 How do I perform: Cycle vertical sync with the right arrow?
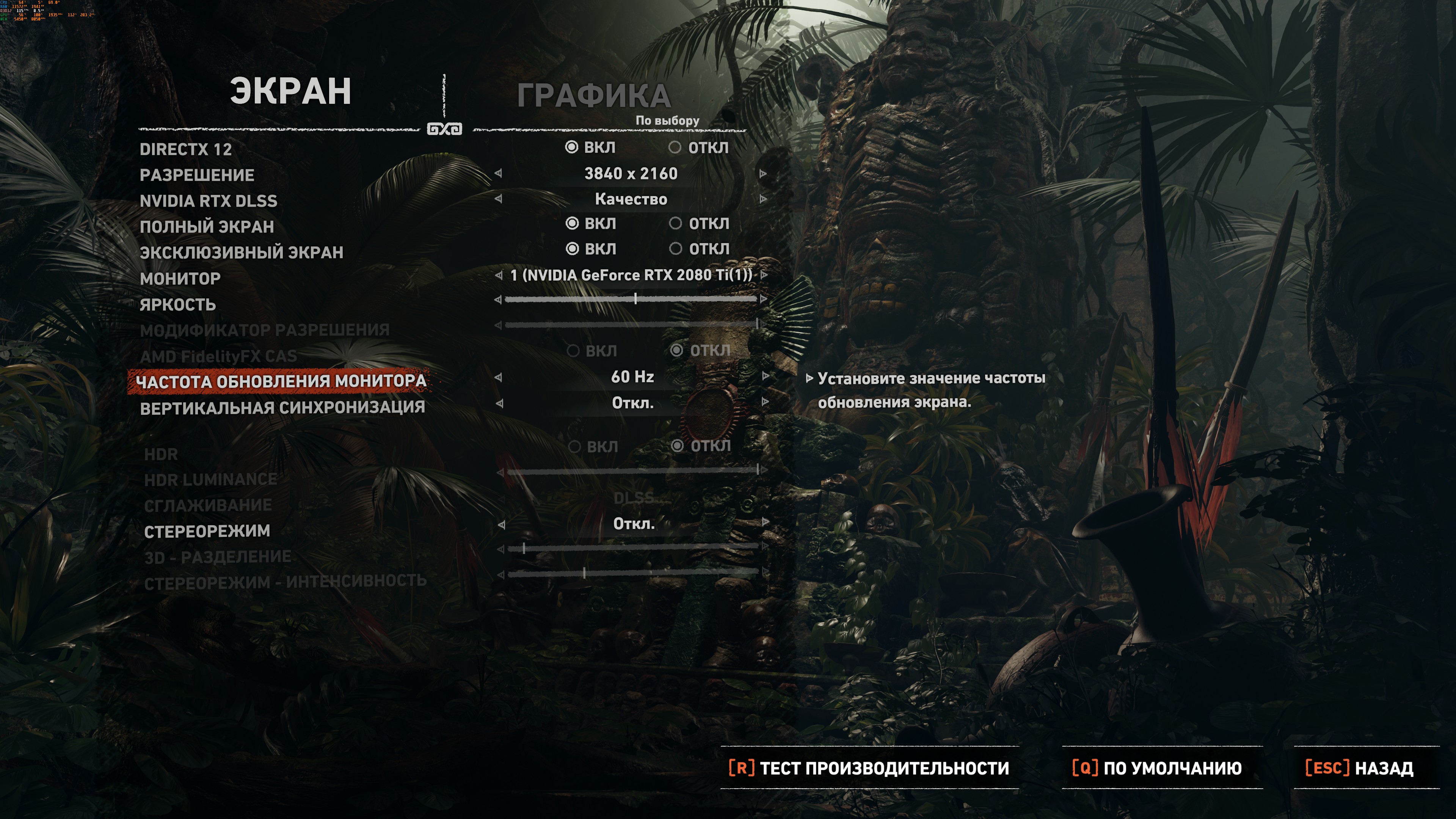765,402
